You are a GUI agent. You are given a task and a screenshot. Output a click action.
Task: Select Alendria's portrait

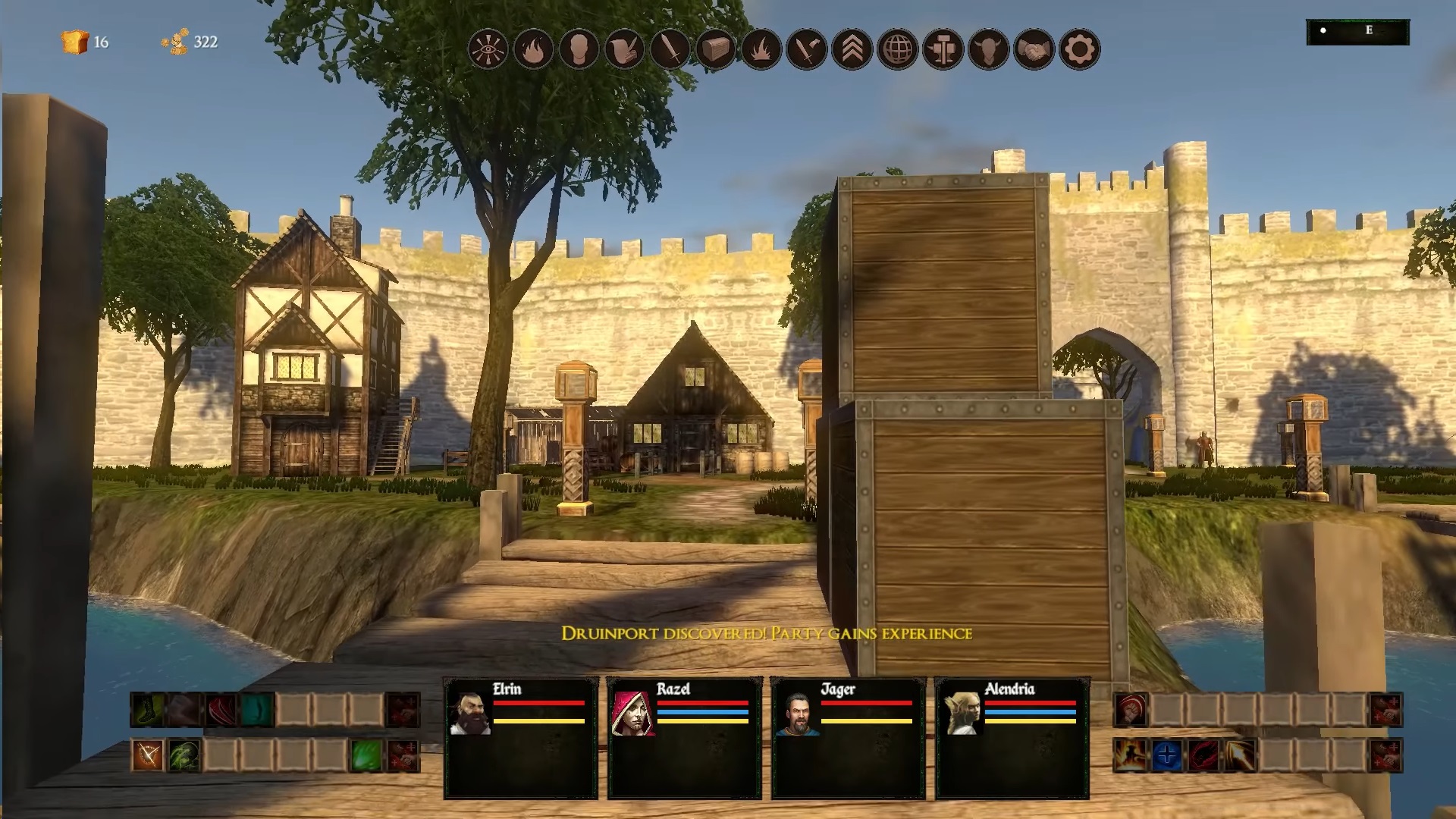point(962,713)
